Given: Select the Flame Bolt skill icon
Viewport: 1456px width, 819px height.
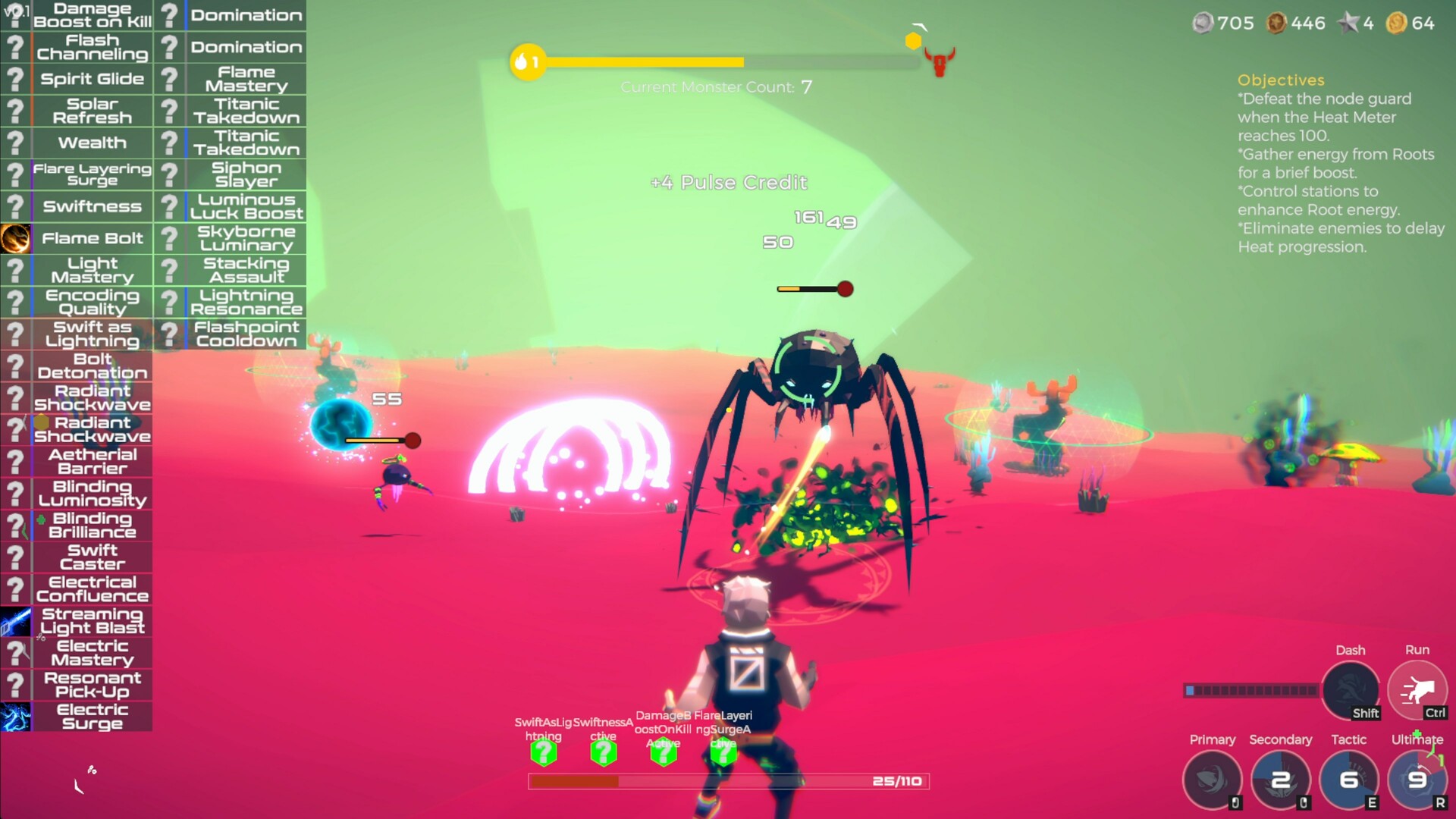Looking at the screenshot, I should point(15,238).
